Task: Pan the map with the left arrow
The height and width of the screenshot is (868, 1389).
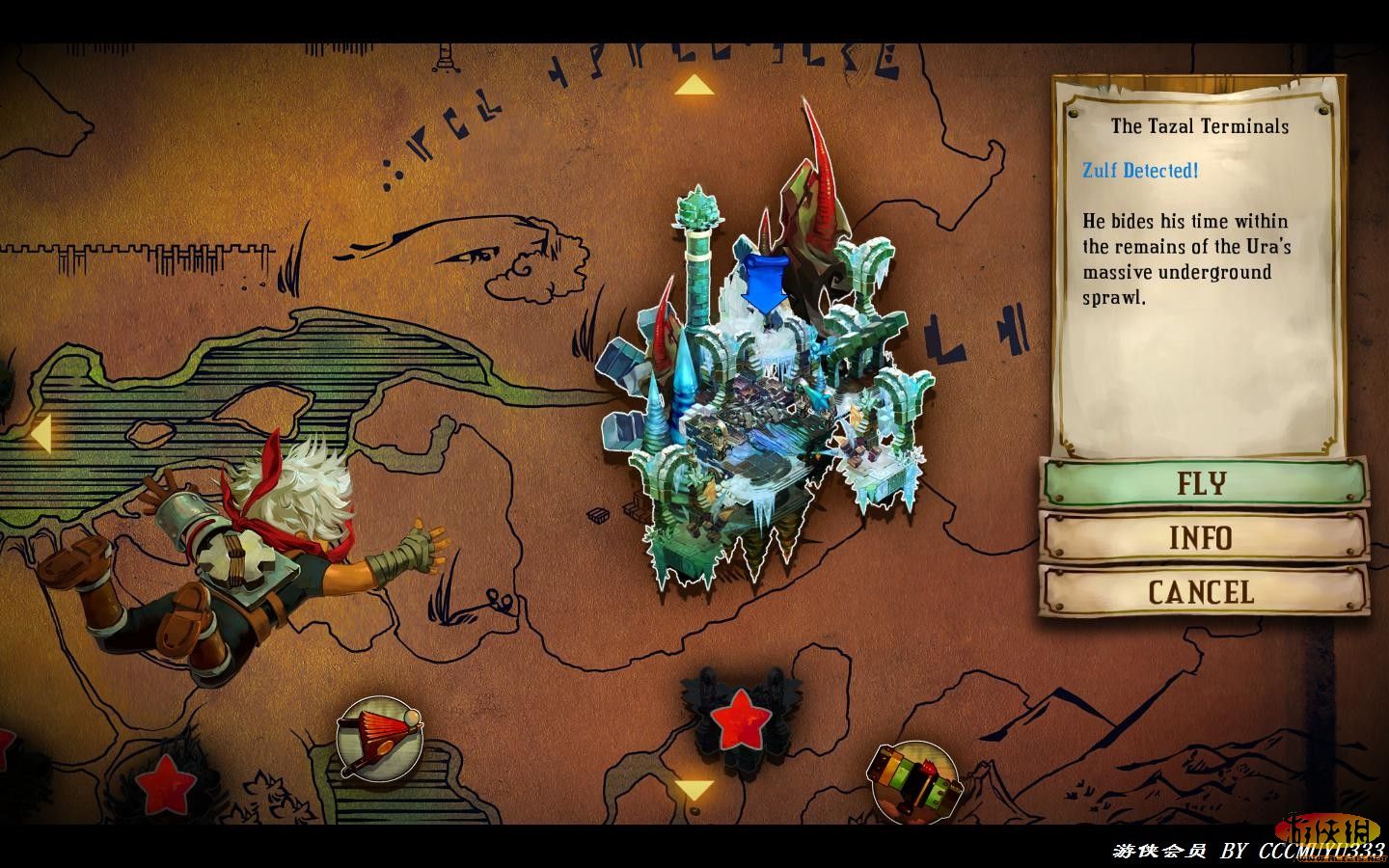Action: click(x=39, y=434)
